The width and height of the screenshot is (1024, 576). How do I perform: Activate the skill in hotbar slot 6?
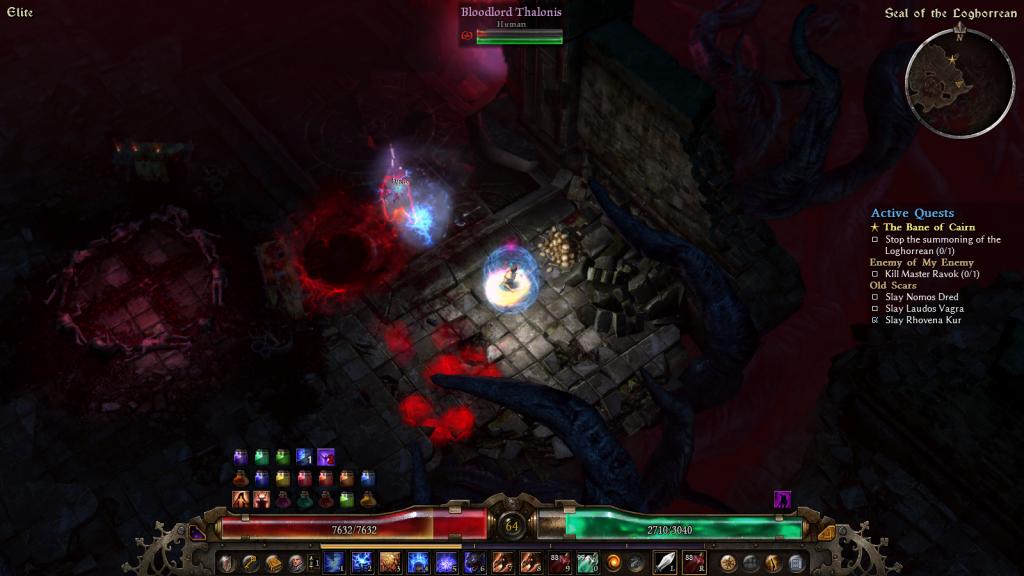(474, 562)
